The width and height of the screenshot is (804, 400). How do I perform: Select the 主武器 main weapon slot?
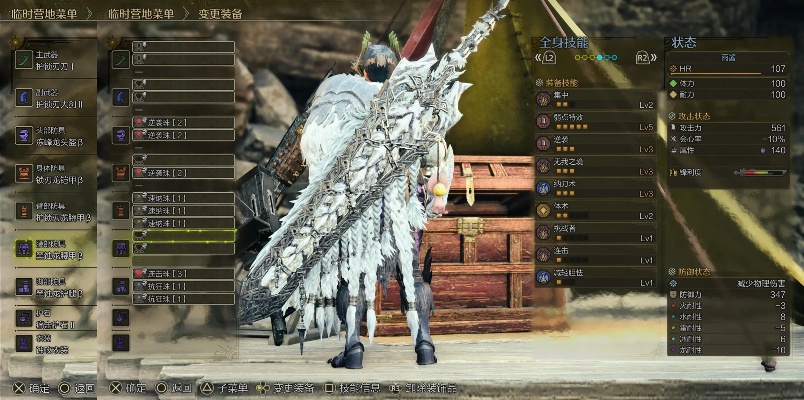coord(55,60)
